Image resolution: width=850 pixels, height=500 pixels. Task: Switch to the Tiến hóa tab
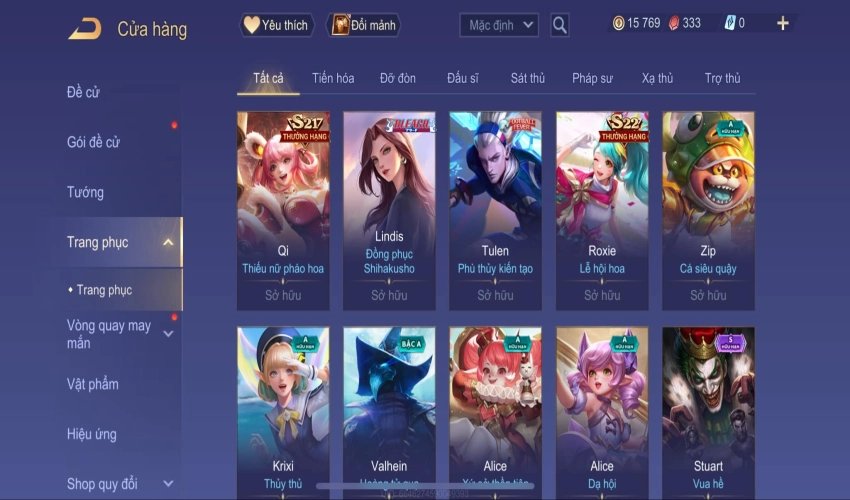coord(333,78)
